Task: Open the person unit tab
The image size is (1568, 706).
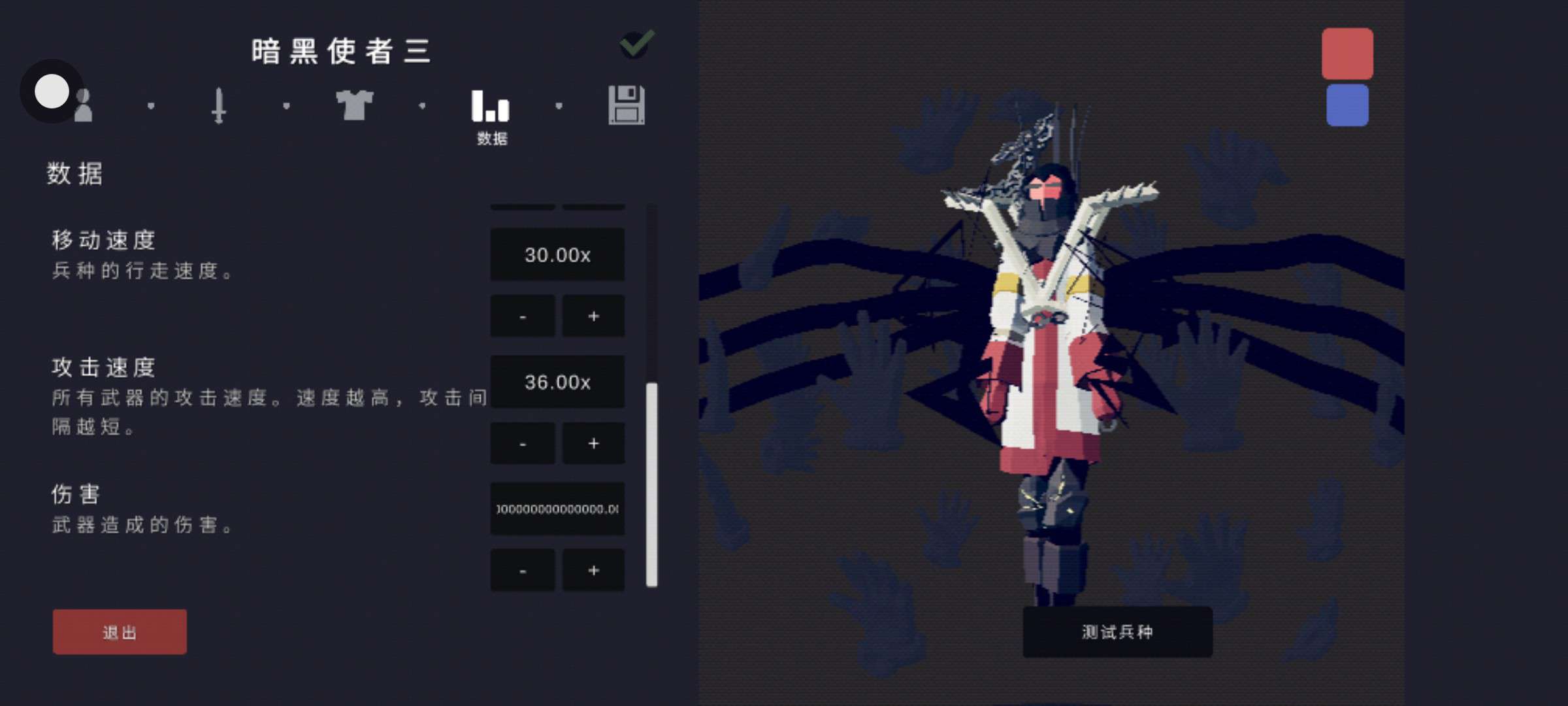Action: [x=83, y=105]
